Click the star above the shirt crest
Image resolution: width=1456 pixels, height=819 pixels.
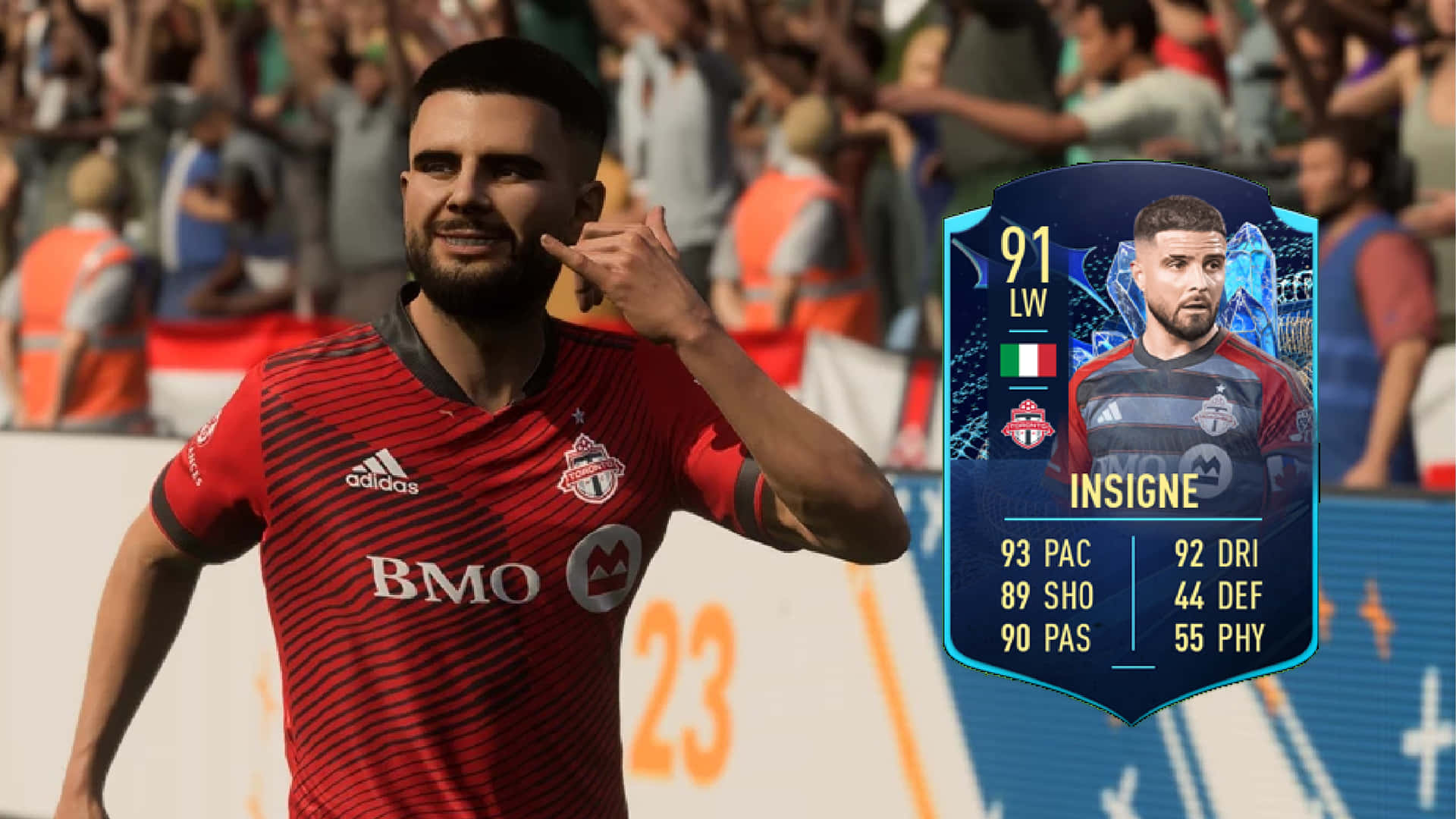[580, 414]
